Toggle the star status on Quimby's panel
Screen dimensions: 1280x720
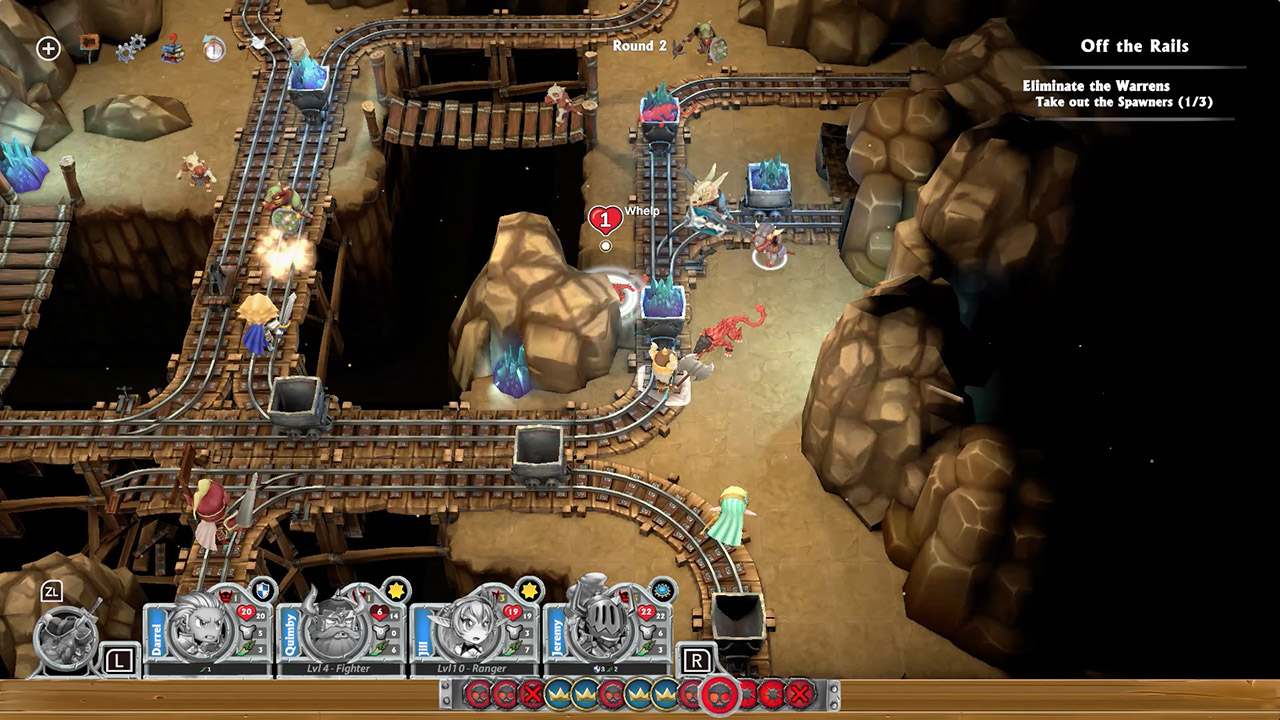(x=394, y=591)
